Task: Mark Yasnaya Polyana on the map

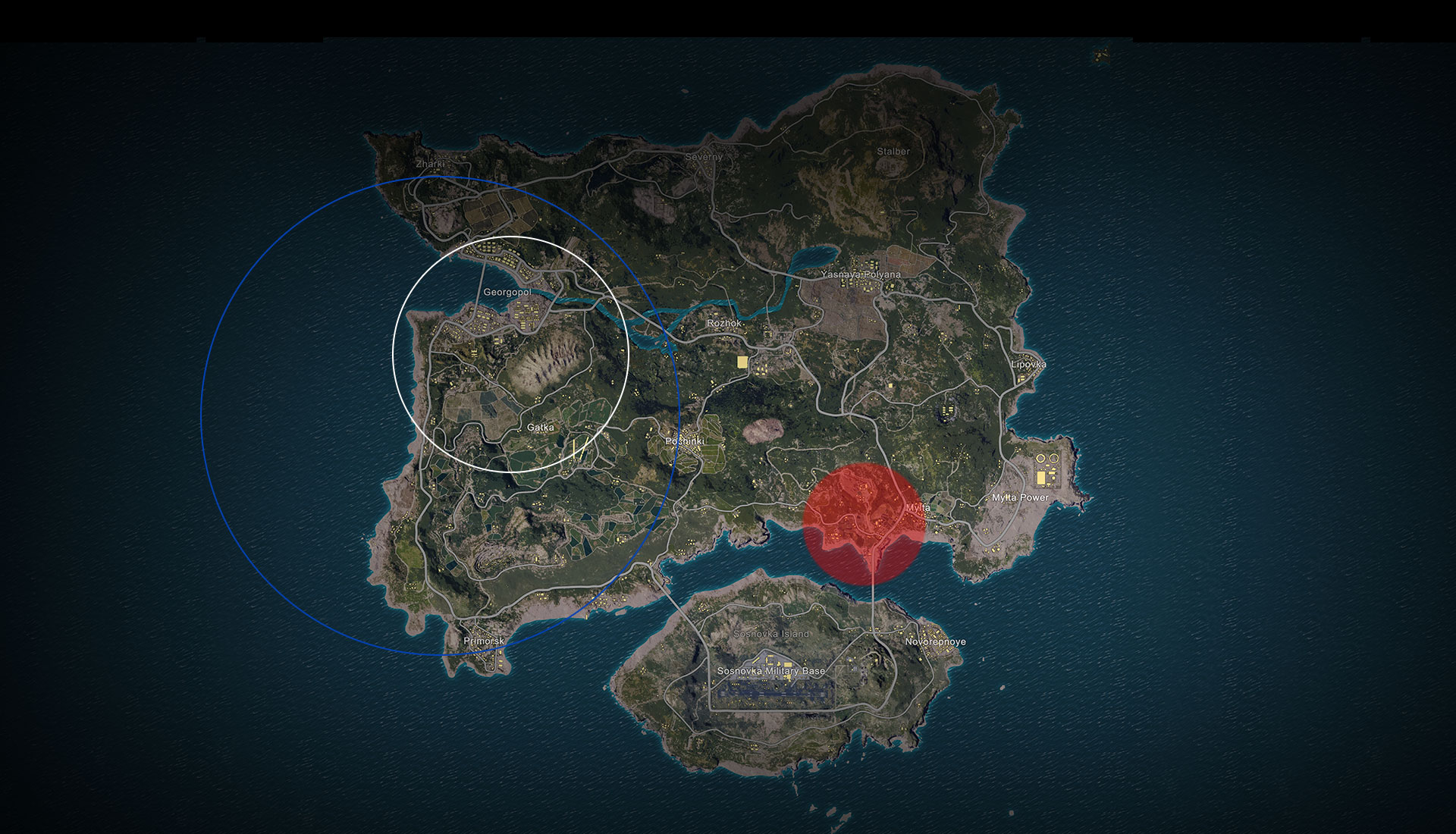Action: pos(861,274)
